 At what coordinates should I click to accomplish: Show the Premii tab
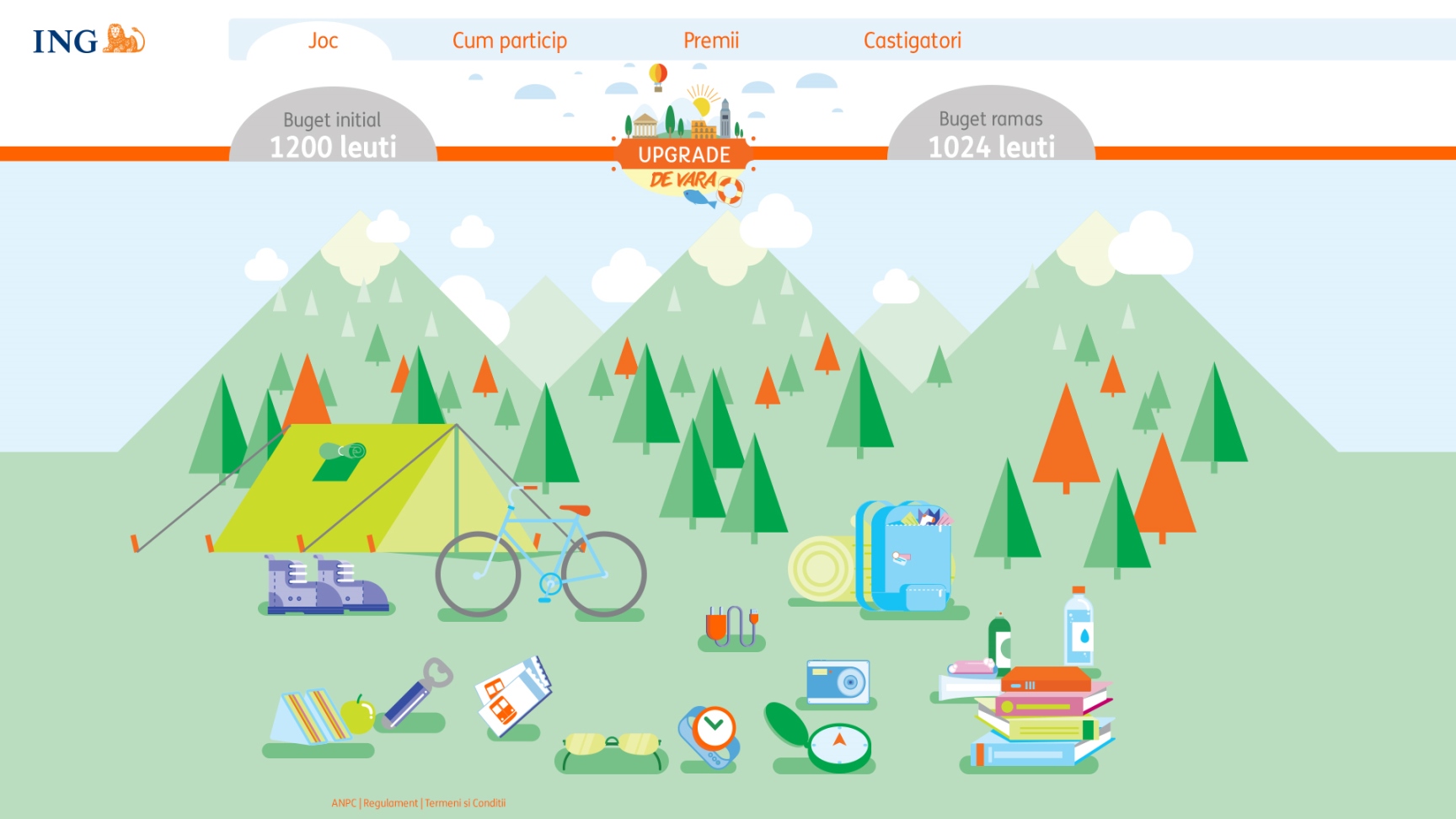[x=710, y=40]
